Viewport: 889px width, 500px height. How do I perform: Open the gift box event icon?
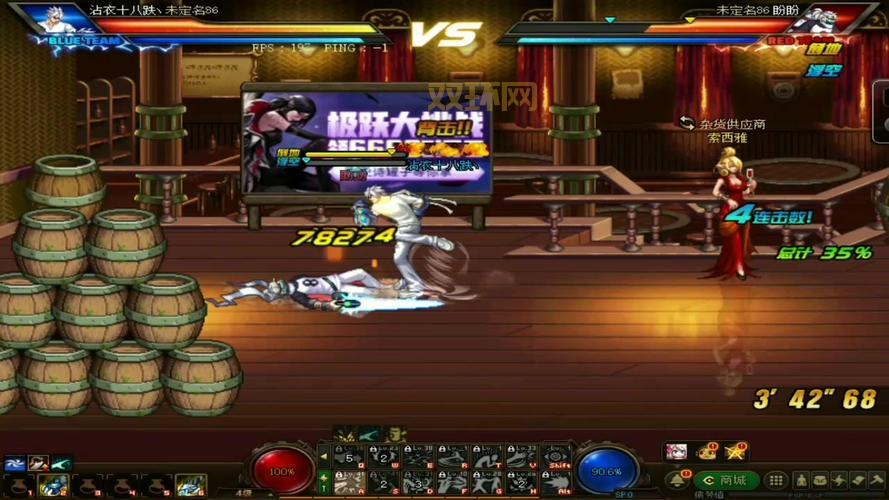click(707, 452)
